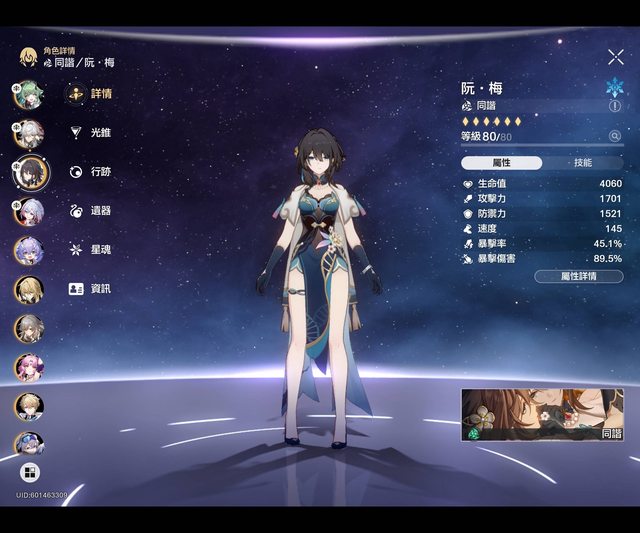640x533 pixels.
Task: Select the purple-haired character portrait
Action: (28, 249)
